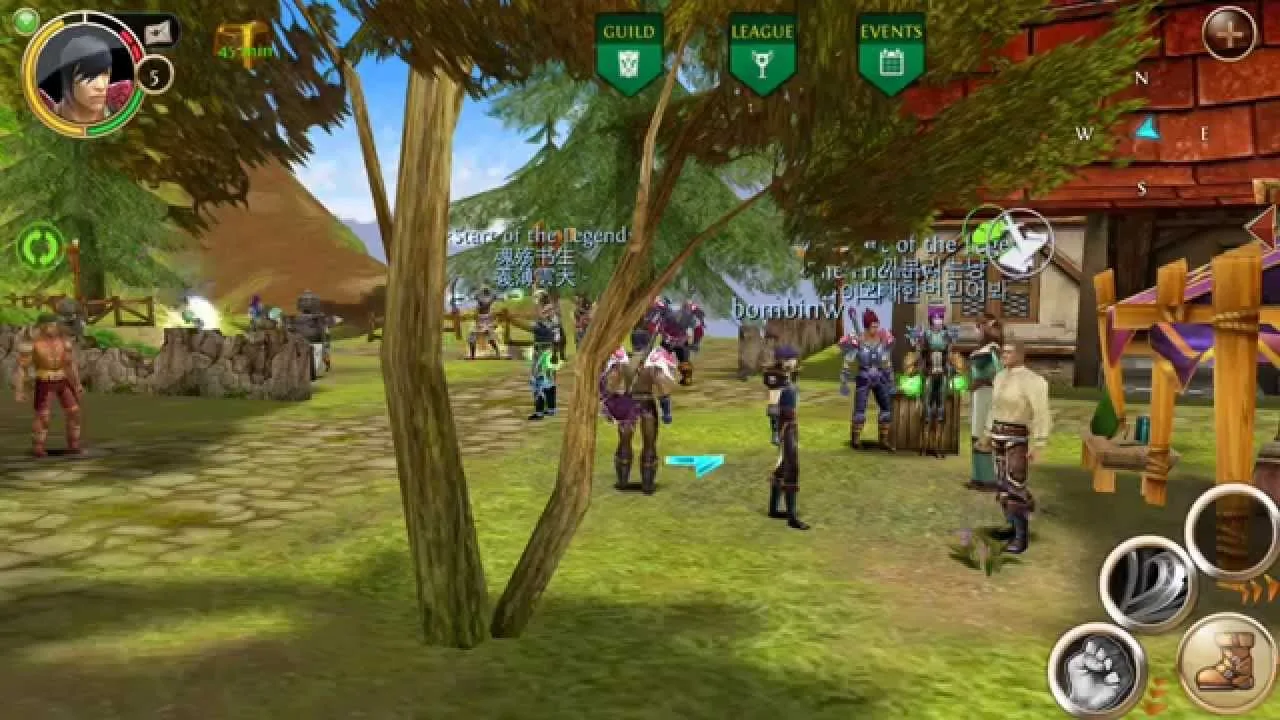The image size is (1280, 720).
Task: Tap the blue arrow on the compass
Action: tap(1146, 126)
